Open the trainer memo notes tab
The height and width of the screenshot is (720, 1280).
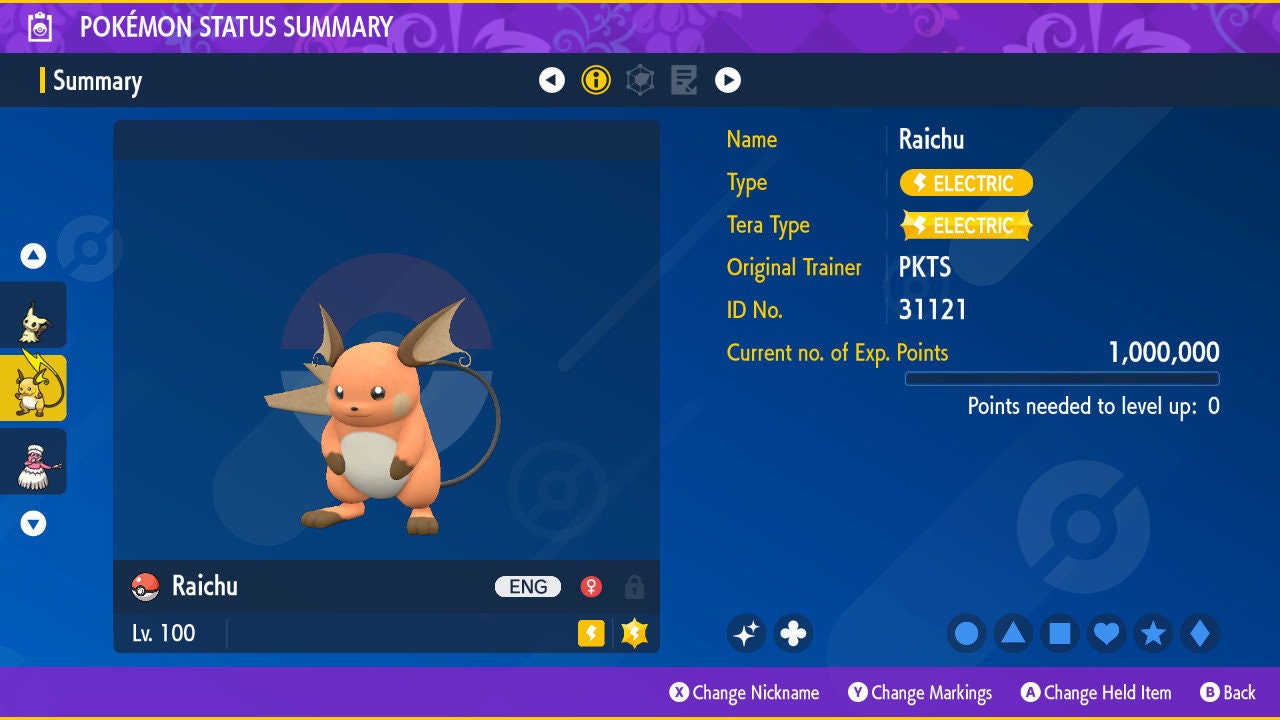(x=684, y=80)
